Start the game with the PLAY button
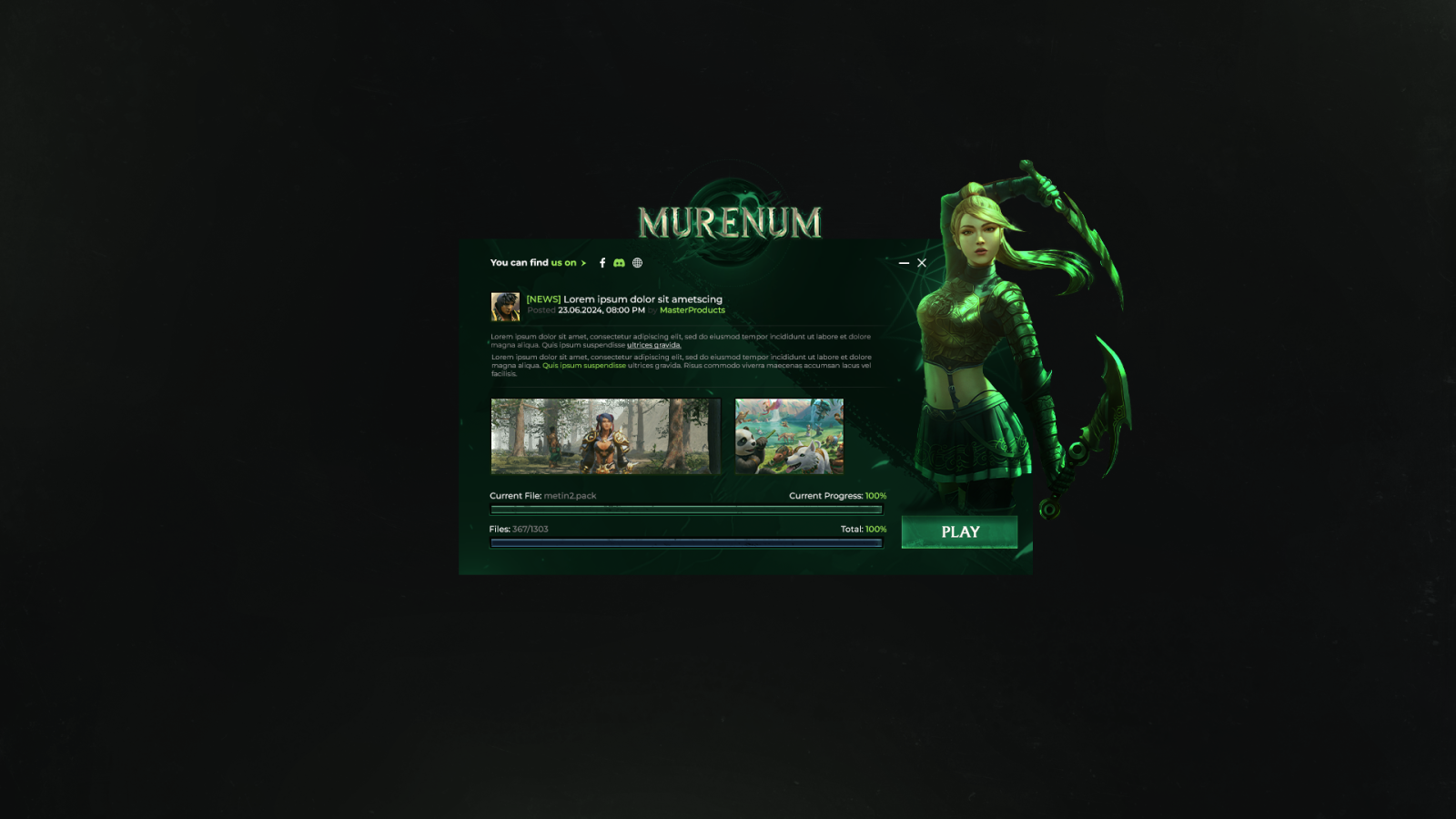This screenshot has width=1456, height=819. pyautogui.click(x=959, y=532)
